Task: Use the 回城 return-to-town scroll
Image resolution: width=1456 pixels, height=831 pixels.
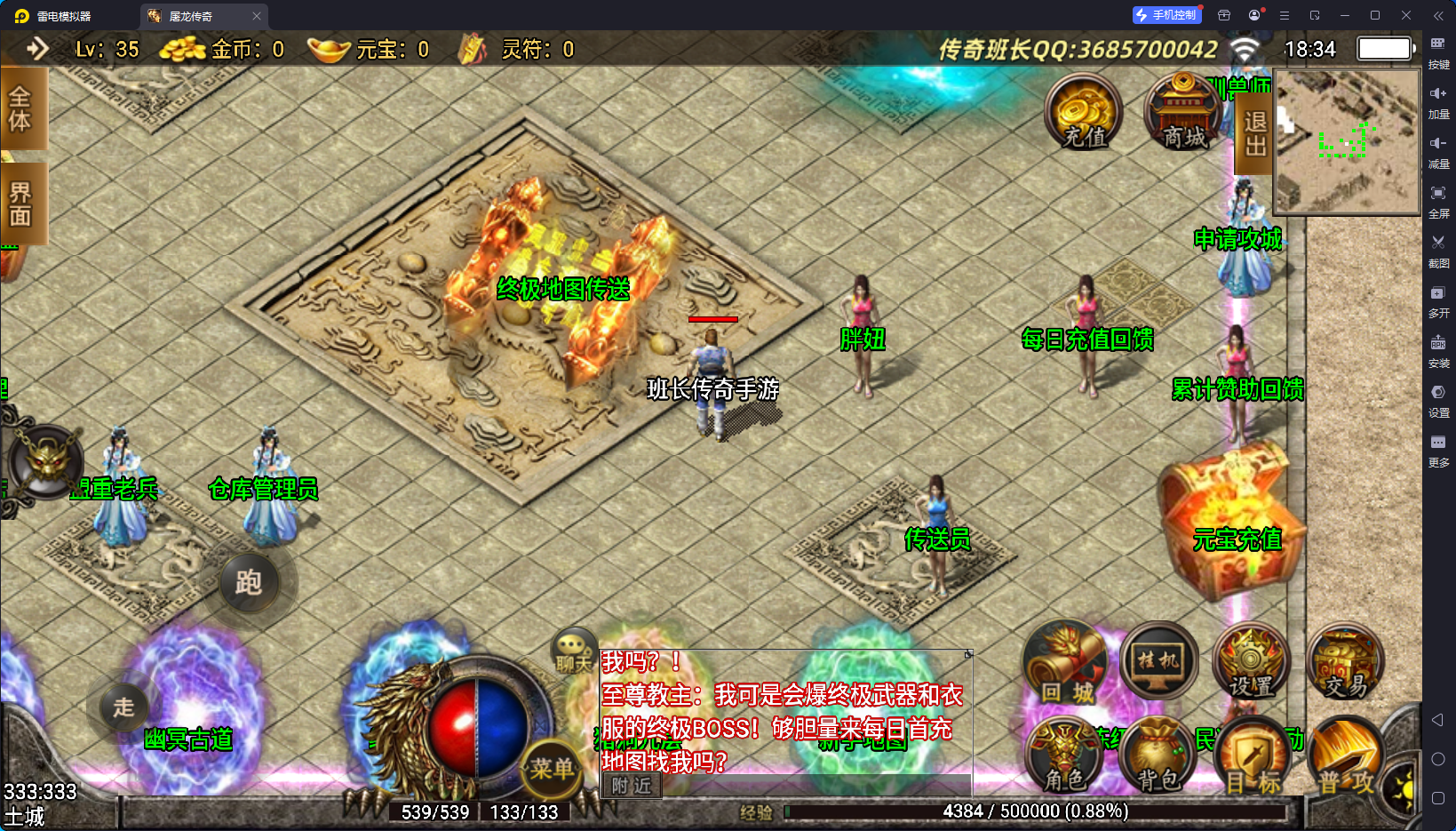Action: pos(1066,665)
